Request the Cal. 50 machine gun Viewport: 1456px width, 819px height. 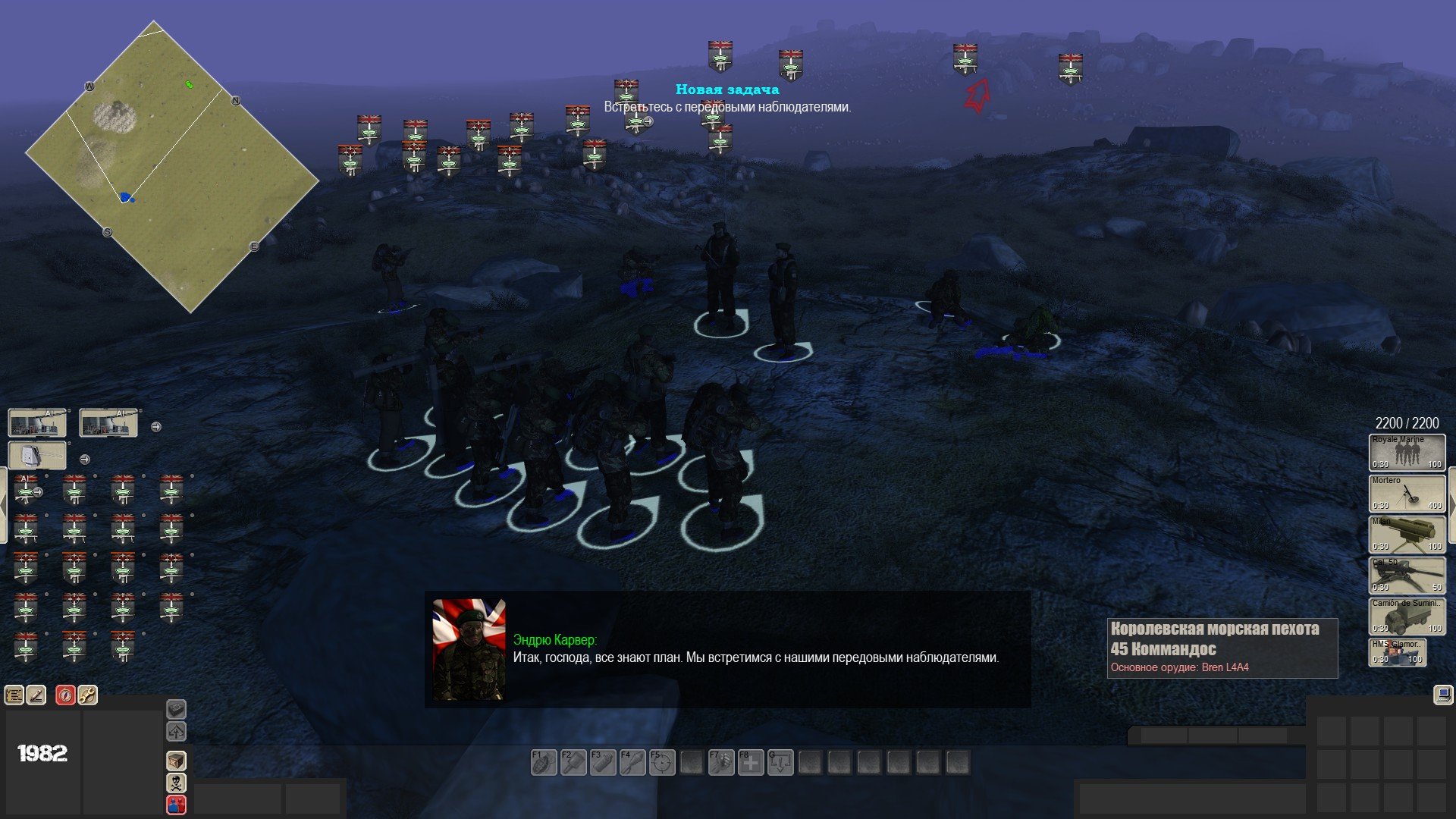click(x=1407, y=576)
